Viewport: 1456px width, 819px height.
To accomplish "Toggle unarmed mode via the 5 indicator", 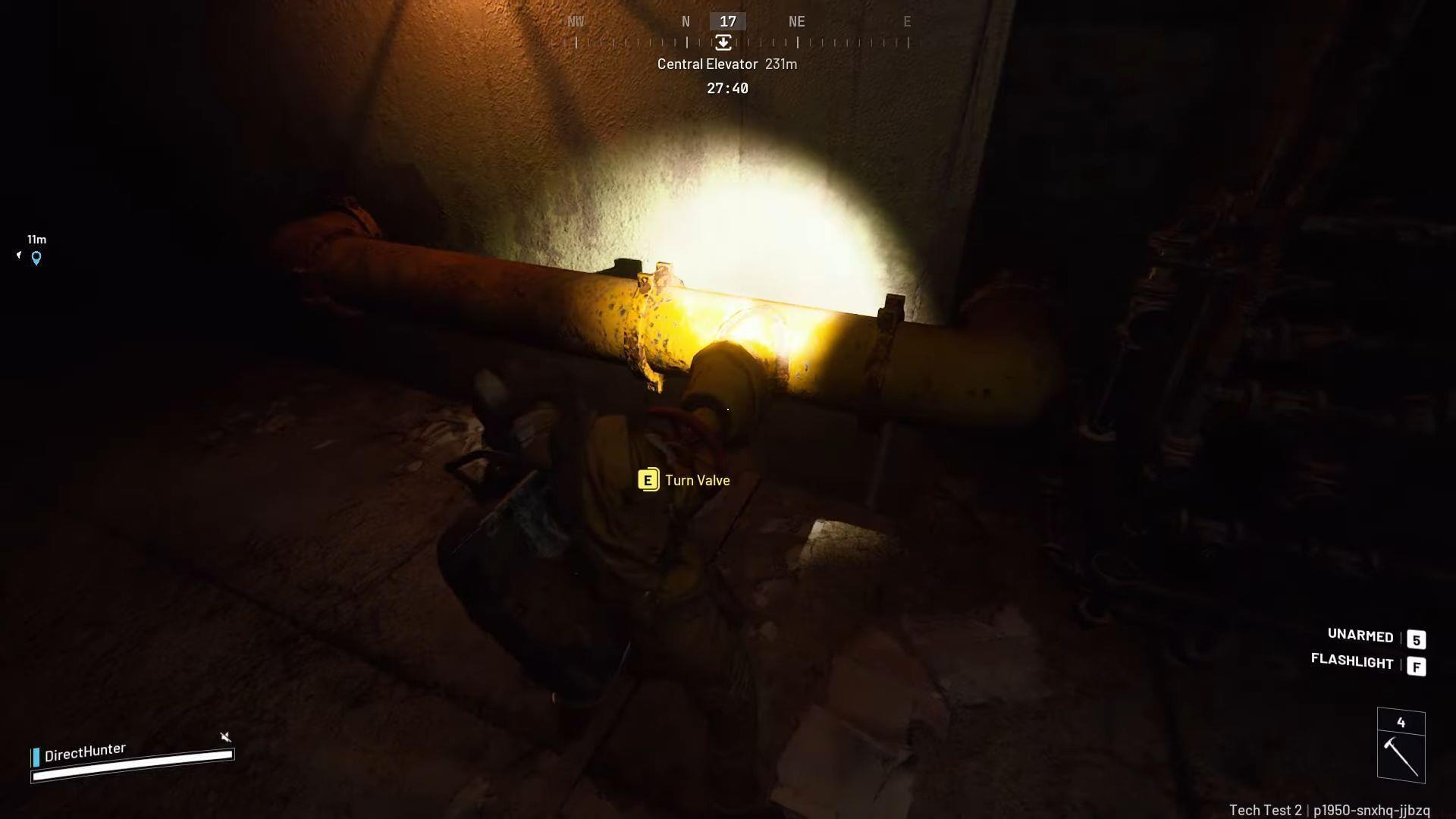I will click(x=1417, y=639).
